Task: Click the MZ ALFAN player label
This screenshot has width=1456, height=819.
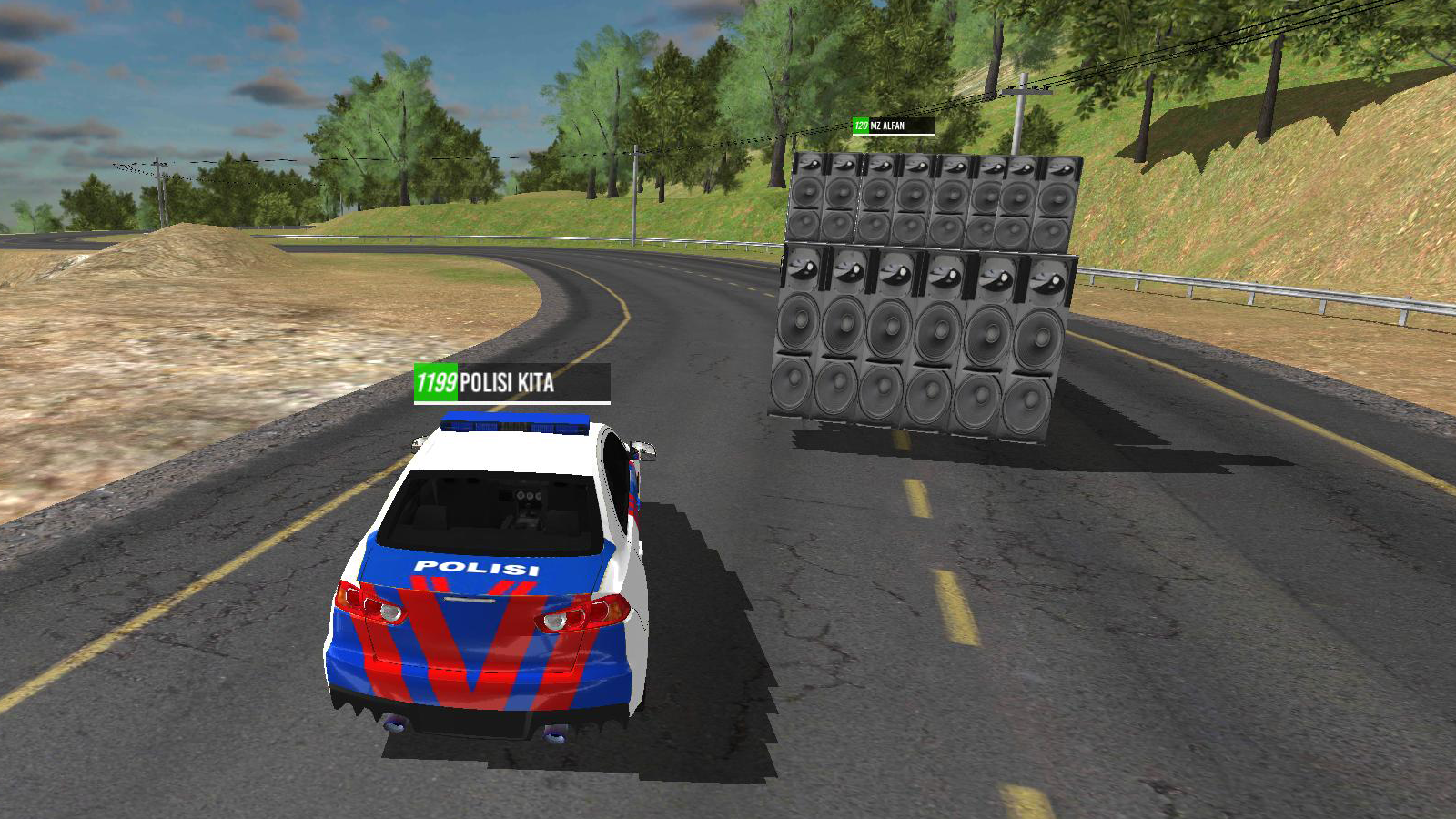Action: pos(887,127)
